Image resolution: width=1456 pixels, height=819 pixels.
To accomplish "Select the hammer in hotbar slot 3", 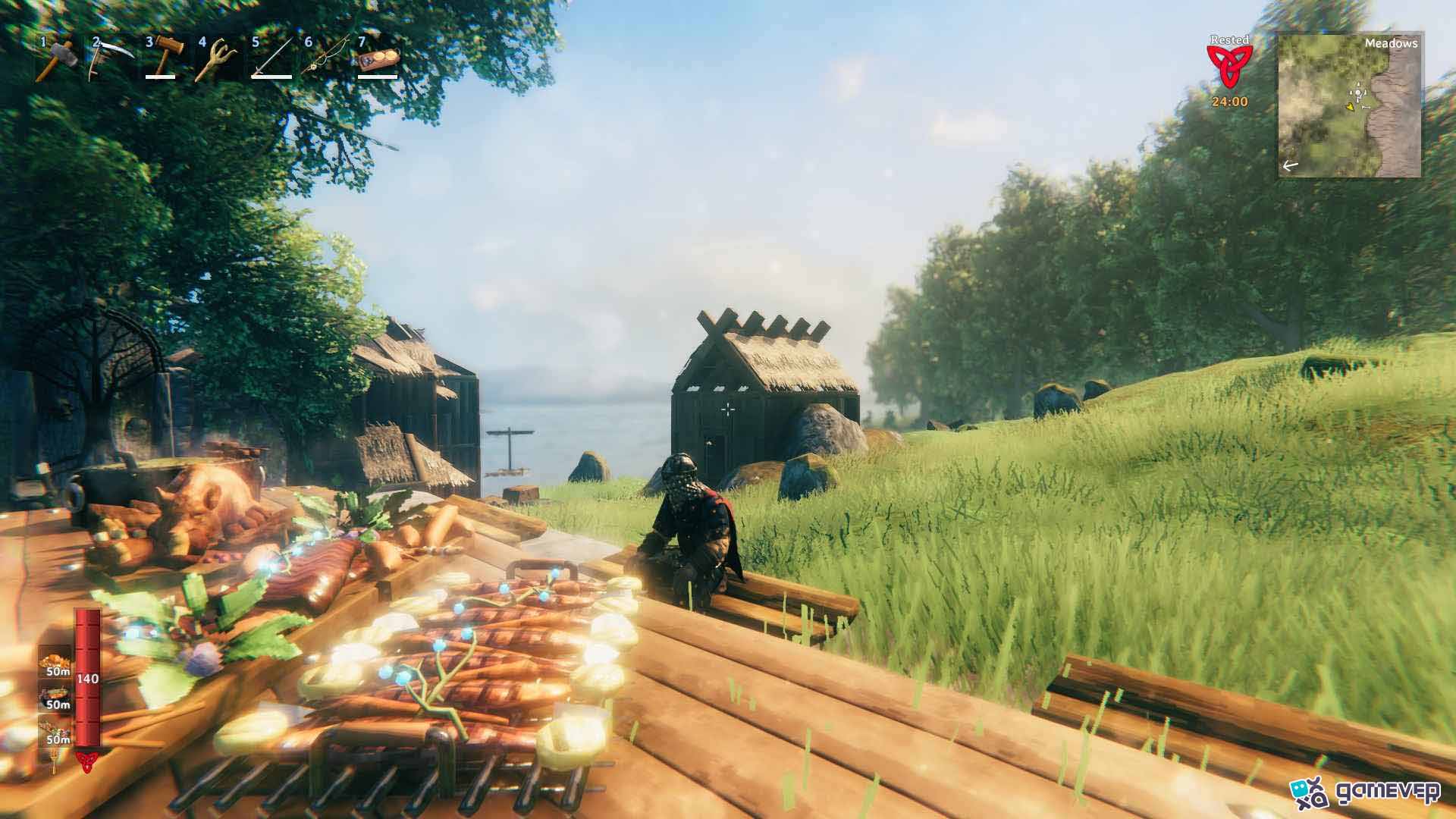I will click(163, 61).
